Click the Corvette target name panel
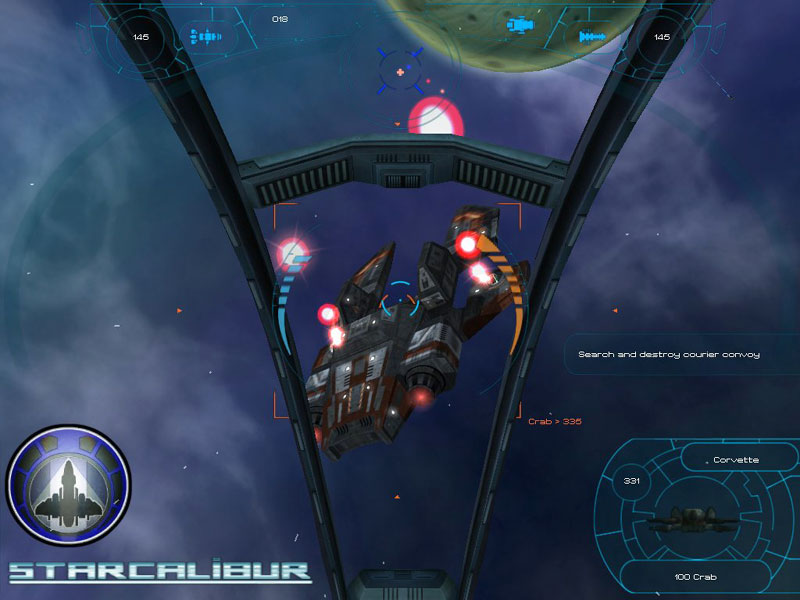The width and height of the screenshot is (800, 600). click(x=736, y=460)
